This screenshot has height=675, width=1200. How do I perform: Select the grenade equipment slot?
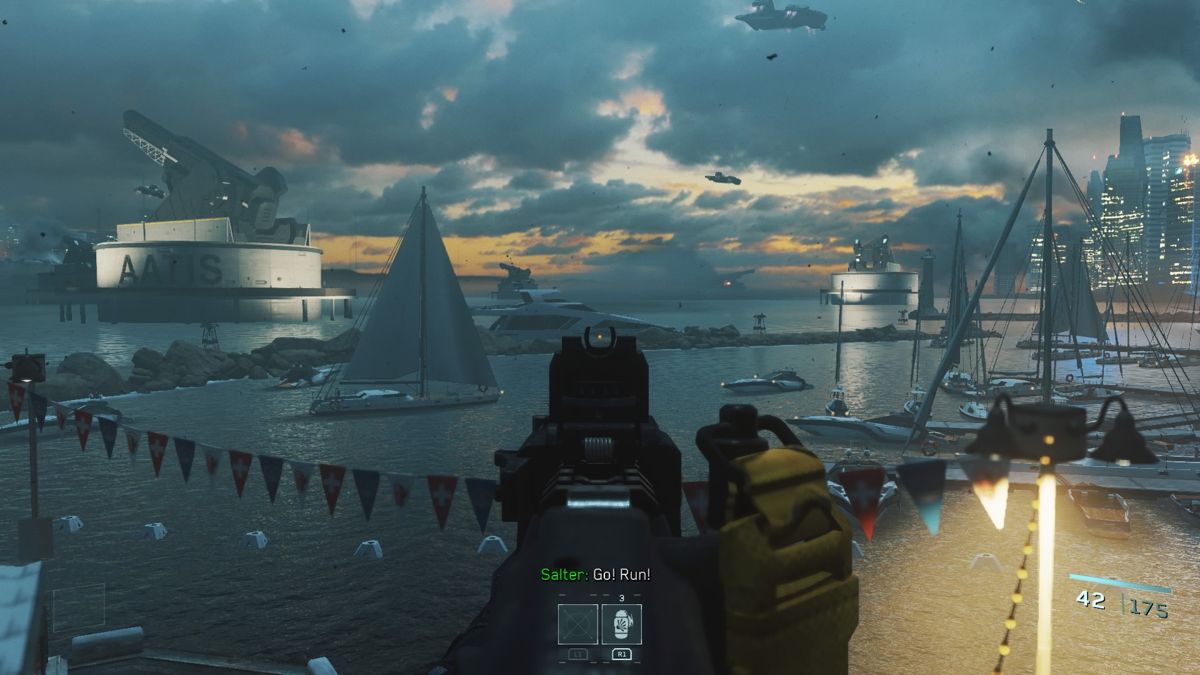621,624
